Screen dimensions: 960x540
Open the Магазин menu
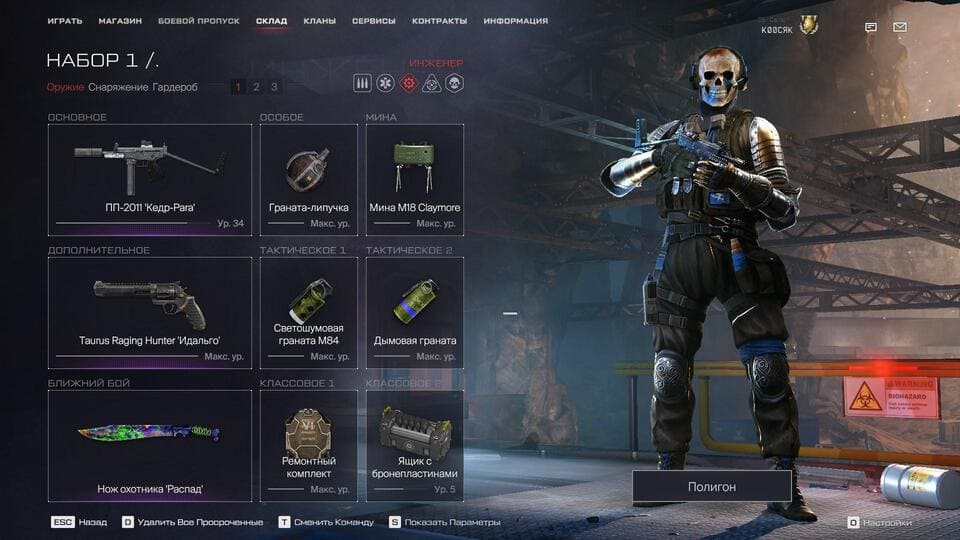(x=120, y=21)
